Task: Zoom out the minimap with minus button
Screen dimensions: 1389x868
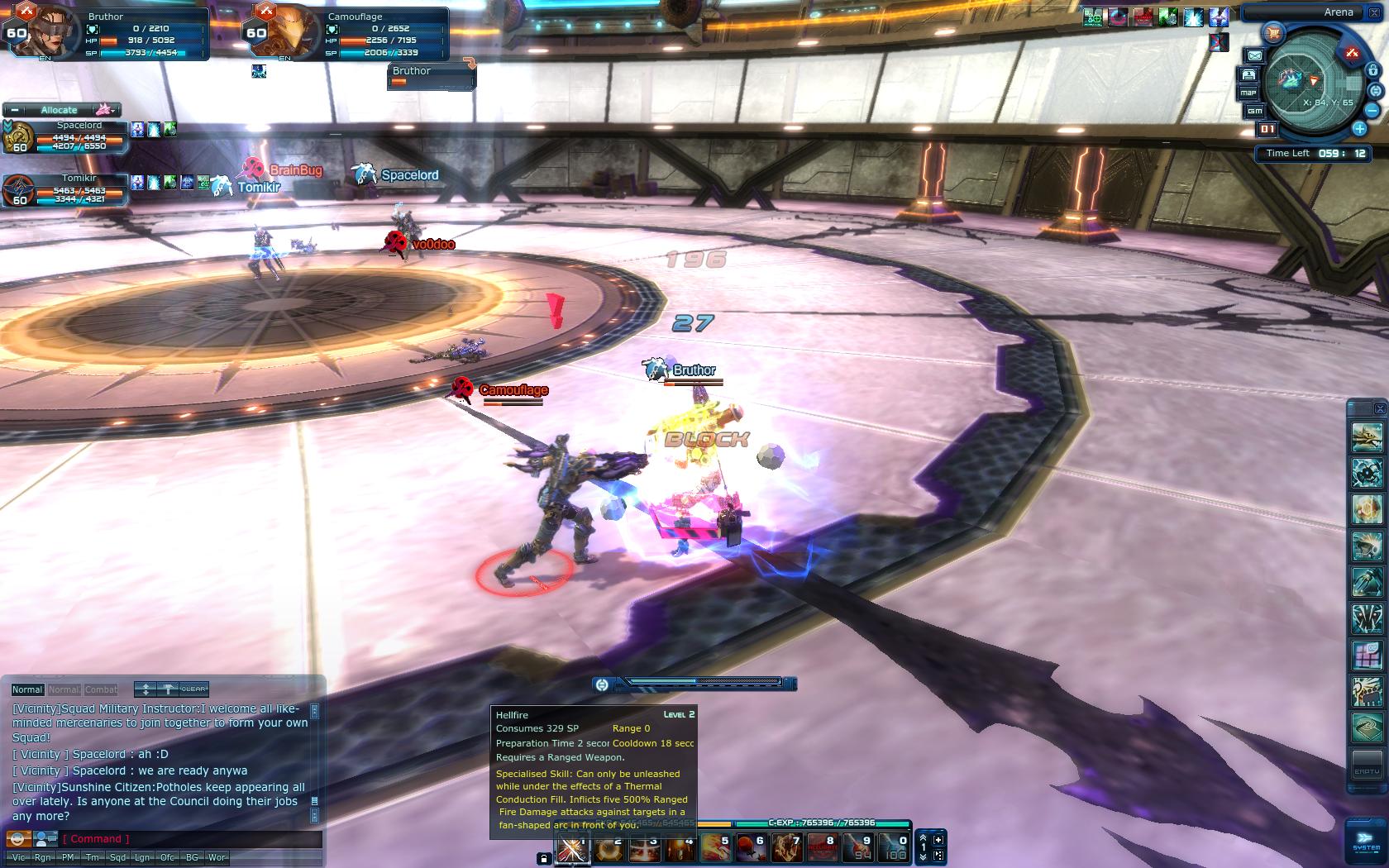Action: [1372, 110]
